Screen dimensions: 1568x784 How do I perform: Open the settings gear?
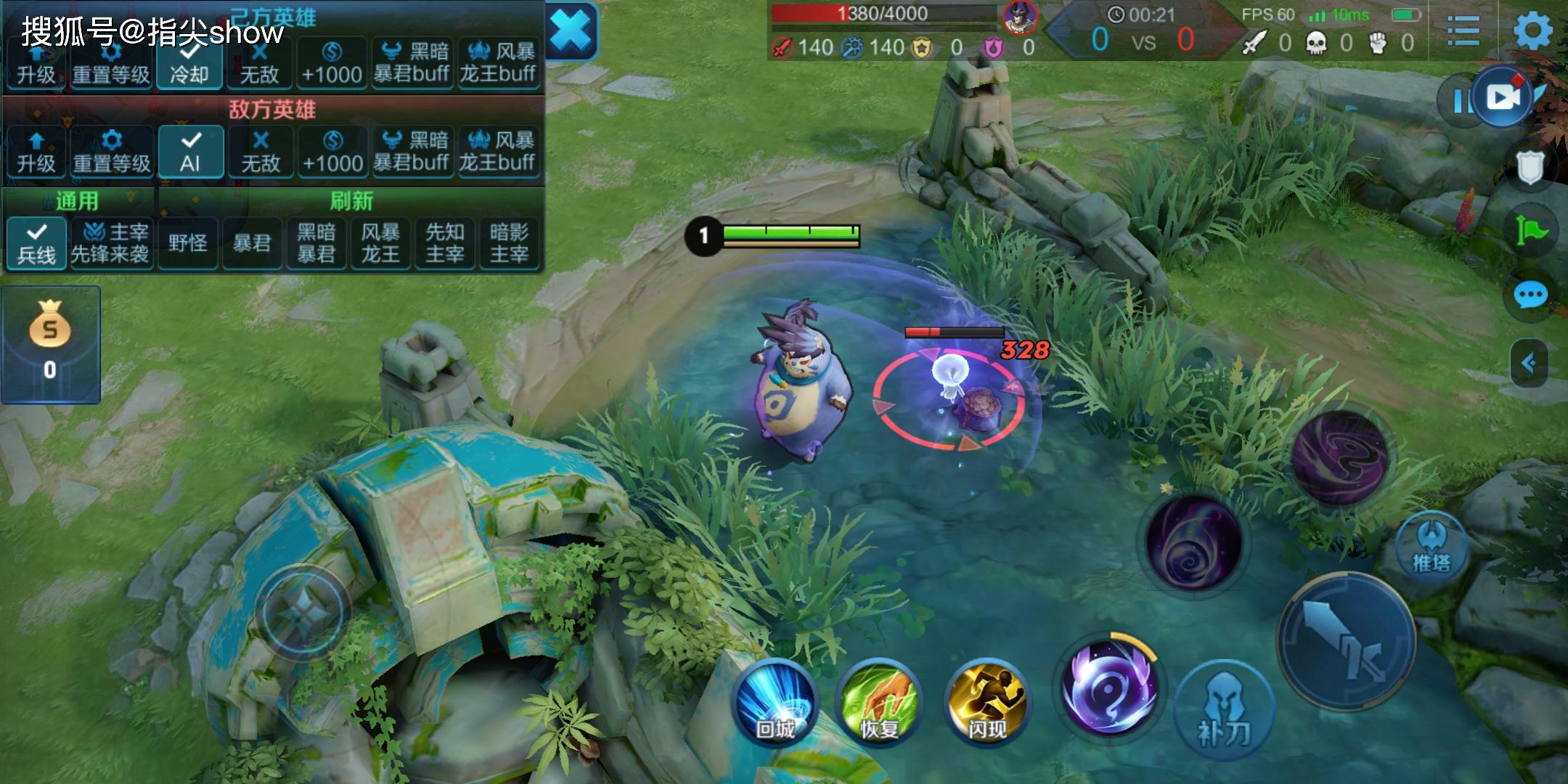[x=1532, y=31]
